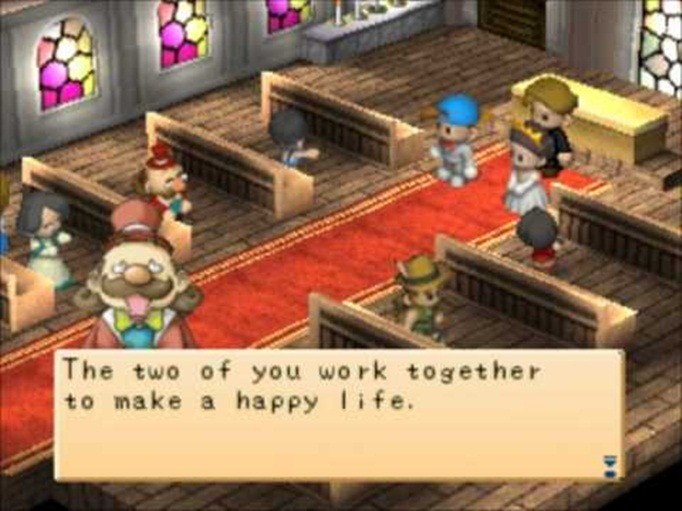
Task: Click the wedding dialogue text box
Action: pyautogui.click(x=340, y=414)
